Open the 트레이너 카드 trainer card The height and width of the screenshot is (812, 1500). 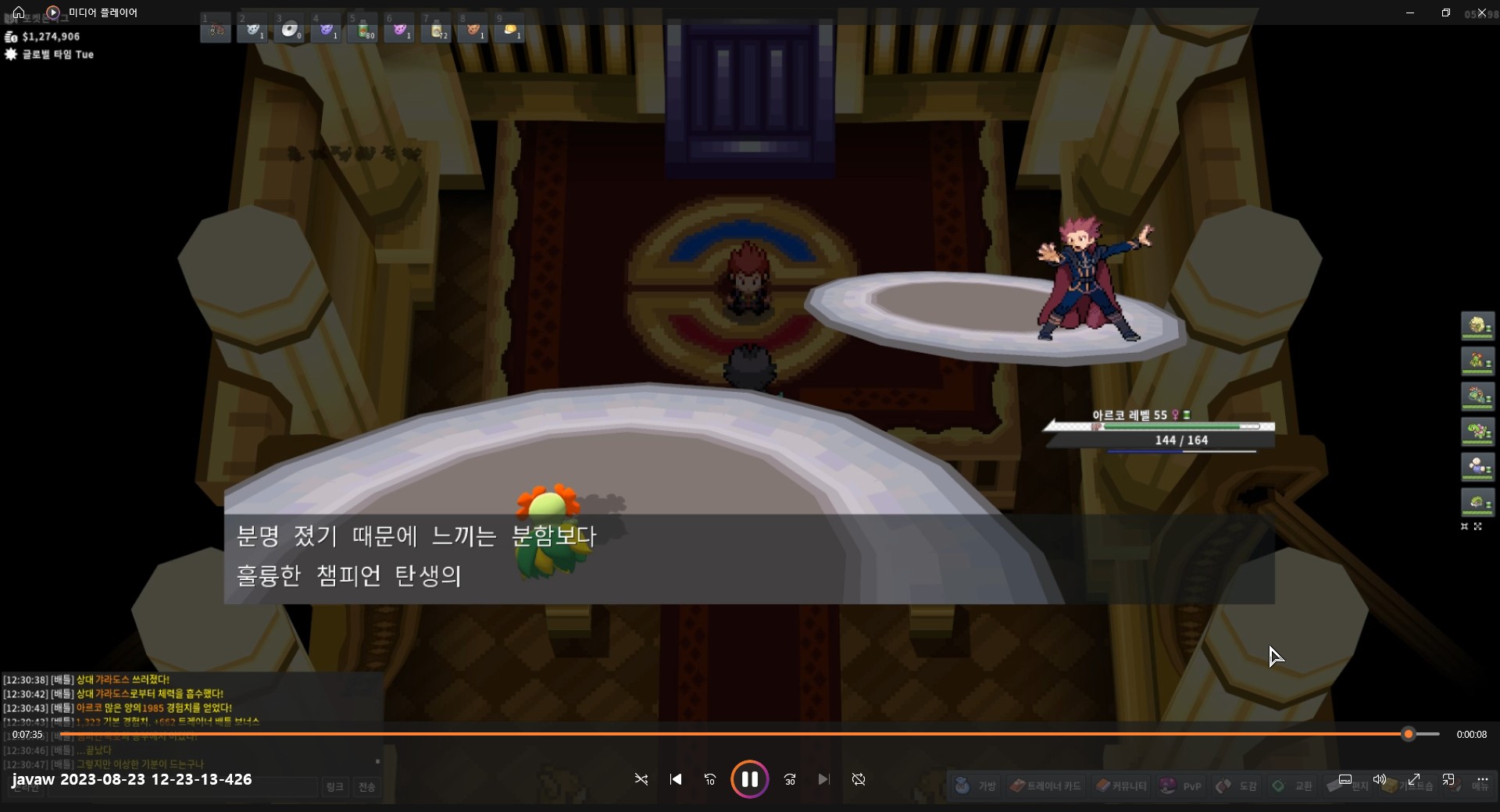tap(1045, 786)
